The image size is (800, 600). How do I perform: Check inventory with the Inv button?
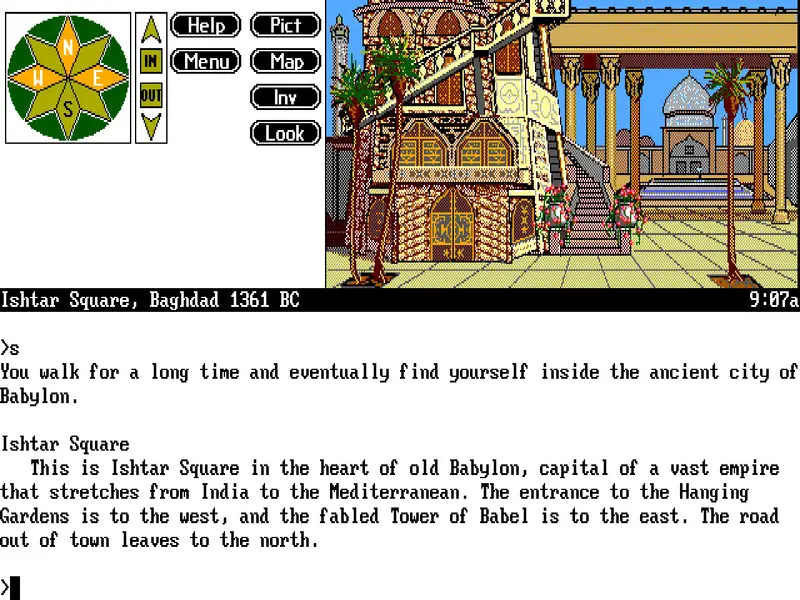point(285,98)
